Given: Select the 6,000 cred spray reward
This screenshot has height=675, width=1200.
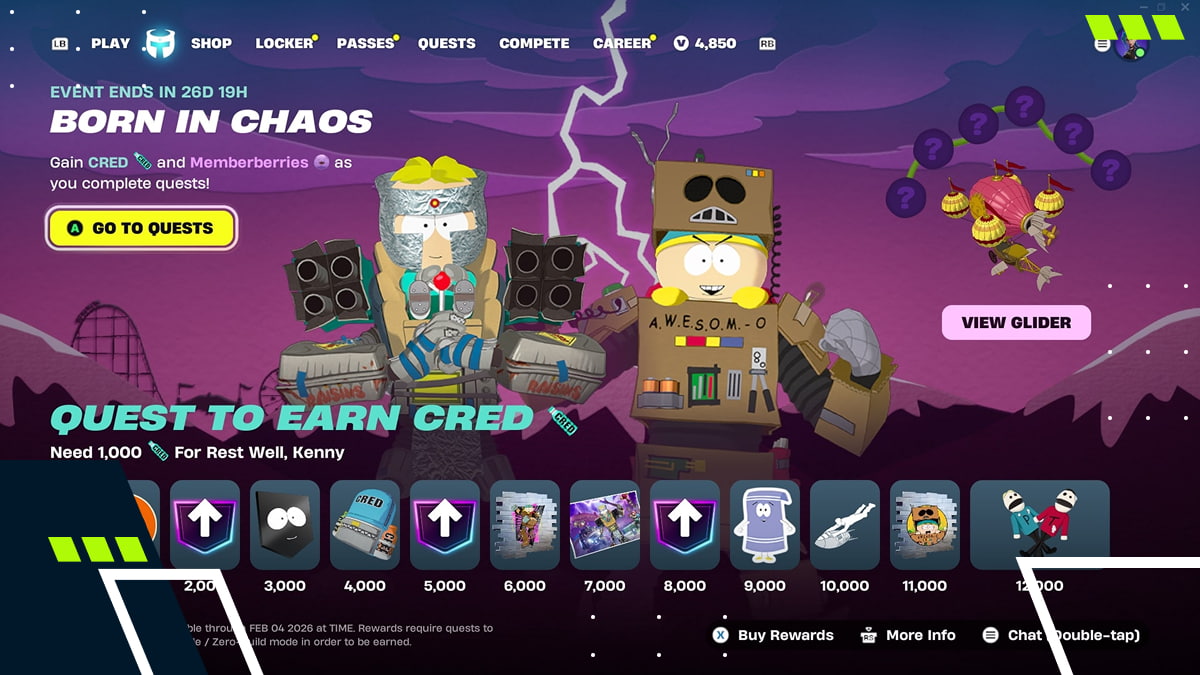Looking at the screenshot, I should click(525, 525).
